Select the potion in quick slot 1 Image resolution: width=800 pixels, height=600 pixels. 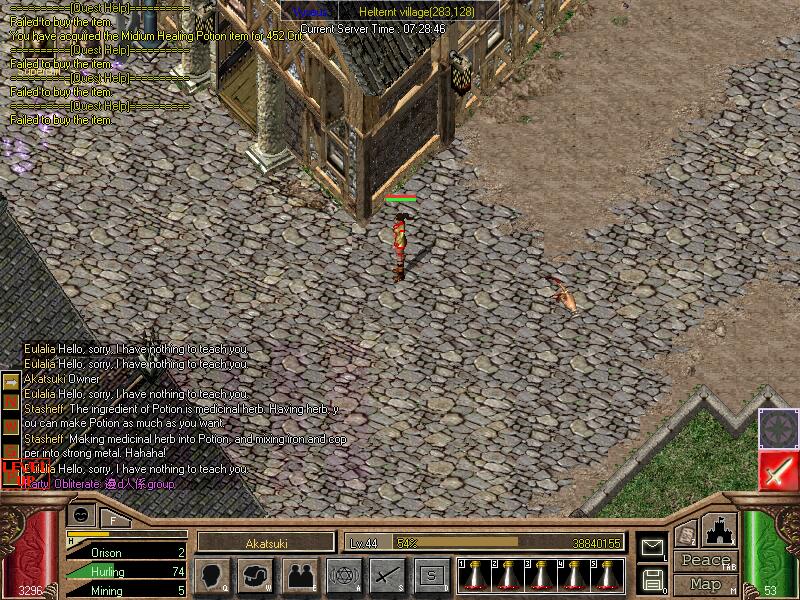pyautogui.click(x=475, y=574)
